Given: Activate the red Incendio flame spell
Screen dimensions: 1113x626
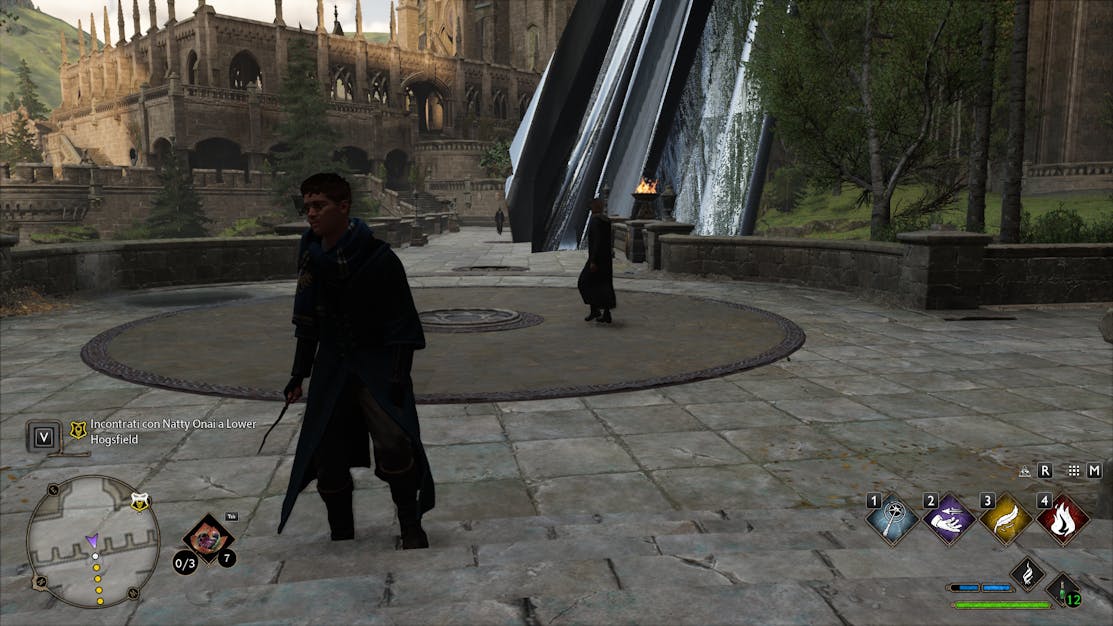Looking at the screenshot, I should (x=1062, y=520).
